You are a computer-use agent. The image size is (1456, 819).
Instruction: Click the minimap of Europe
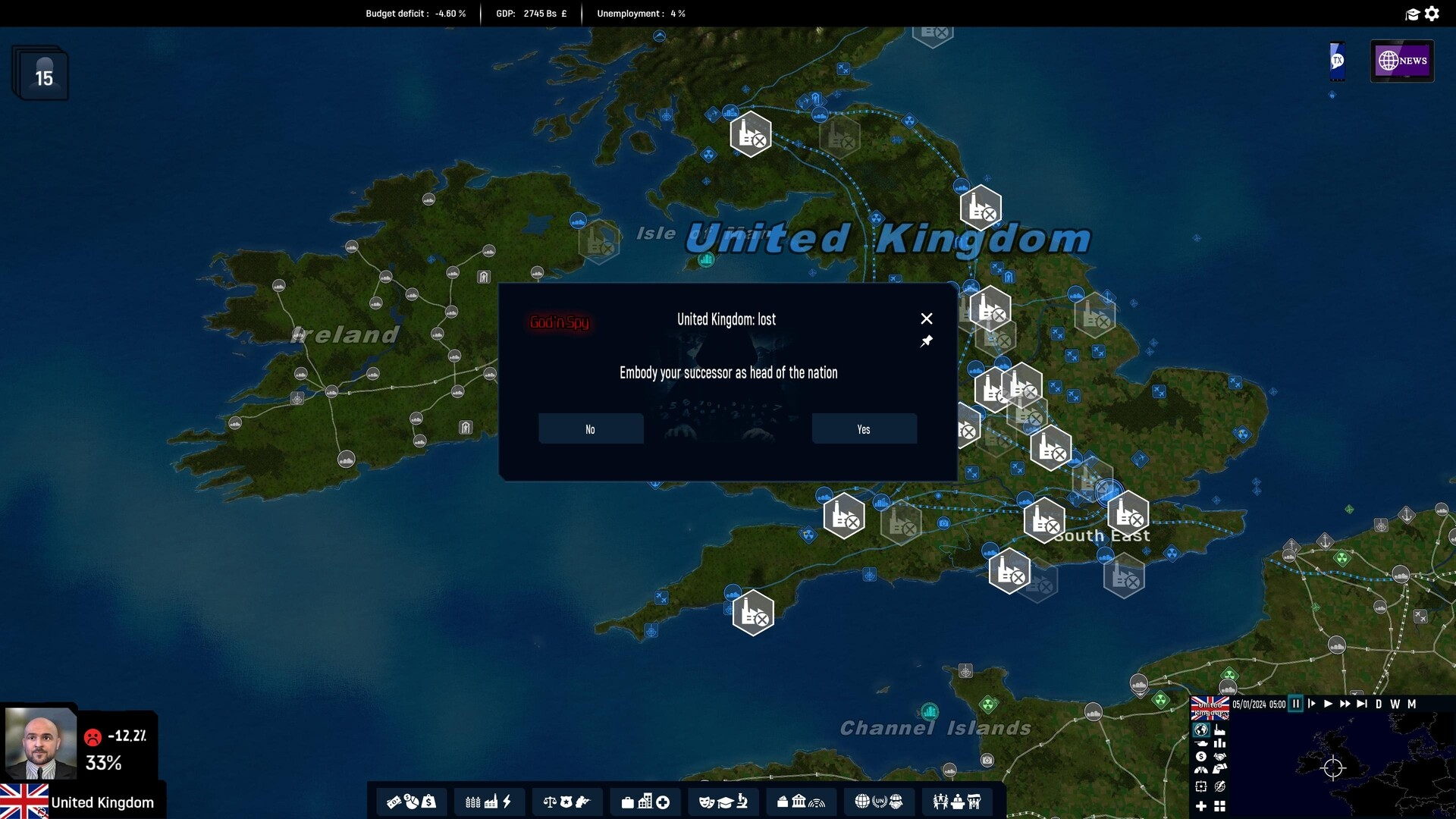[x=1332, y=767]
